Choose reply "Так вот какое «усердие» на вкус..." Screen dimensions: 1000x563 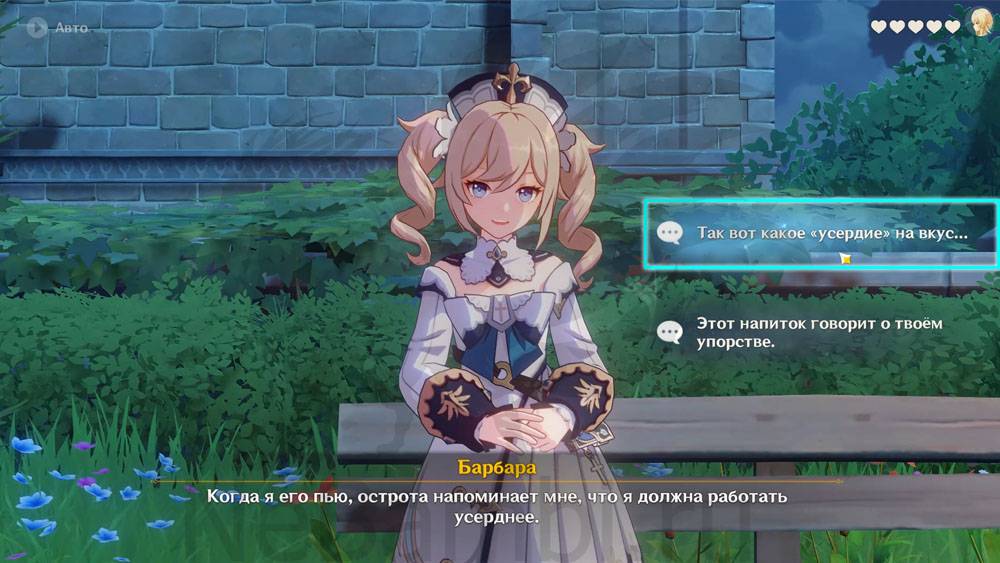click(x=818, y=234)
